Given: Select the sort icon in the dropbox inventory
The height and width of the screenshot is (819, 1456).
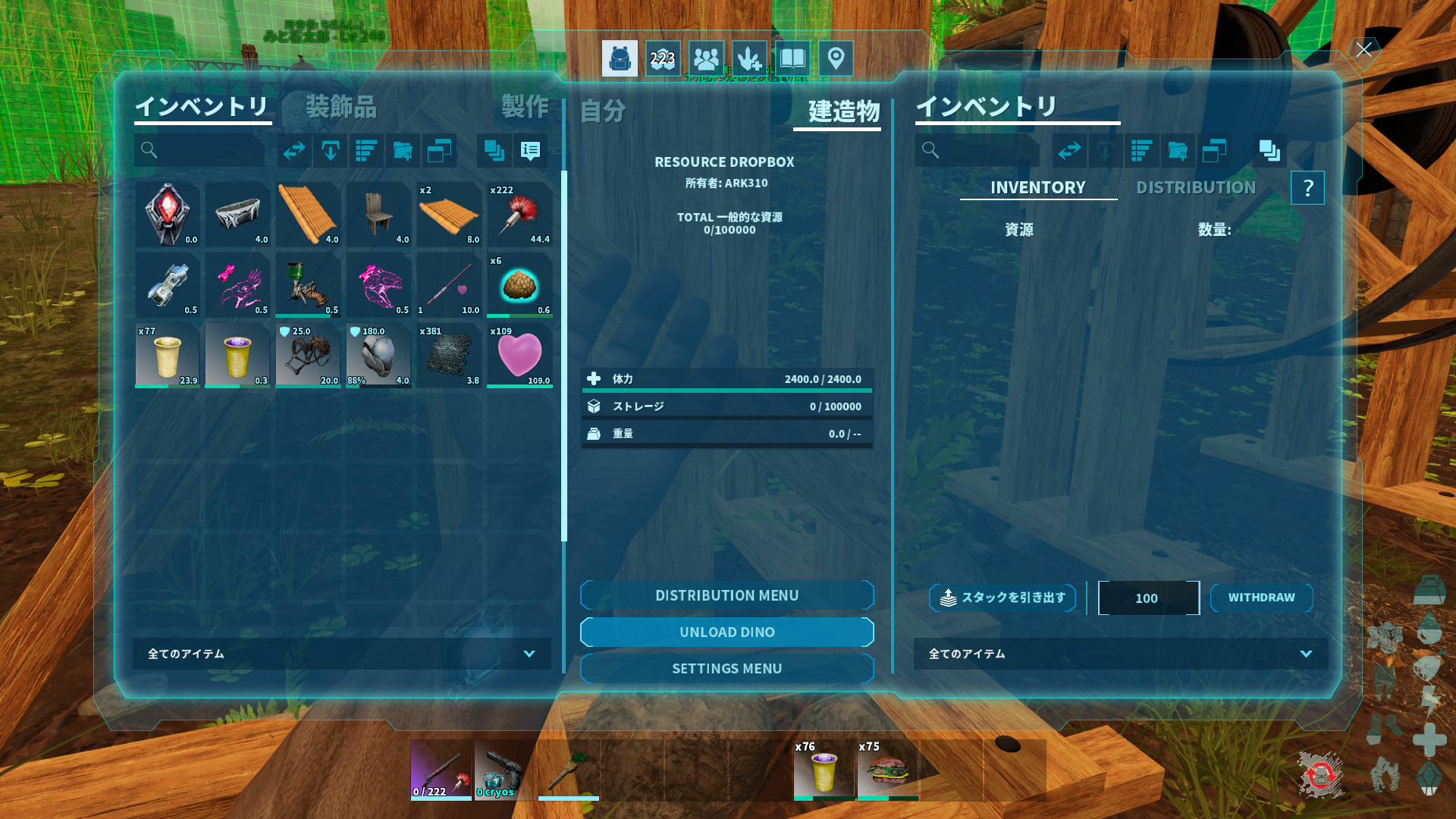Looking at the screenshot, I should point(1141,151).
